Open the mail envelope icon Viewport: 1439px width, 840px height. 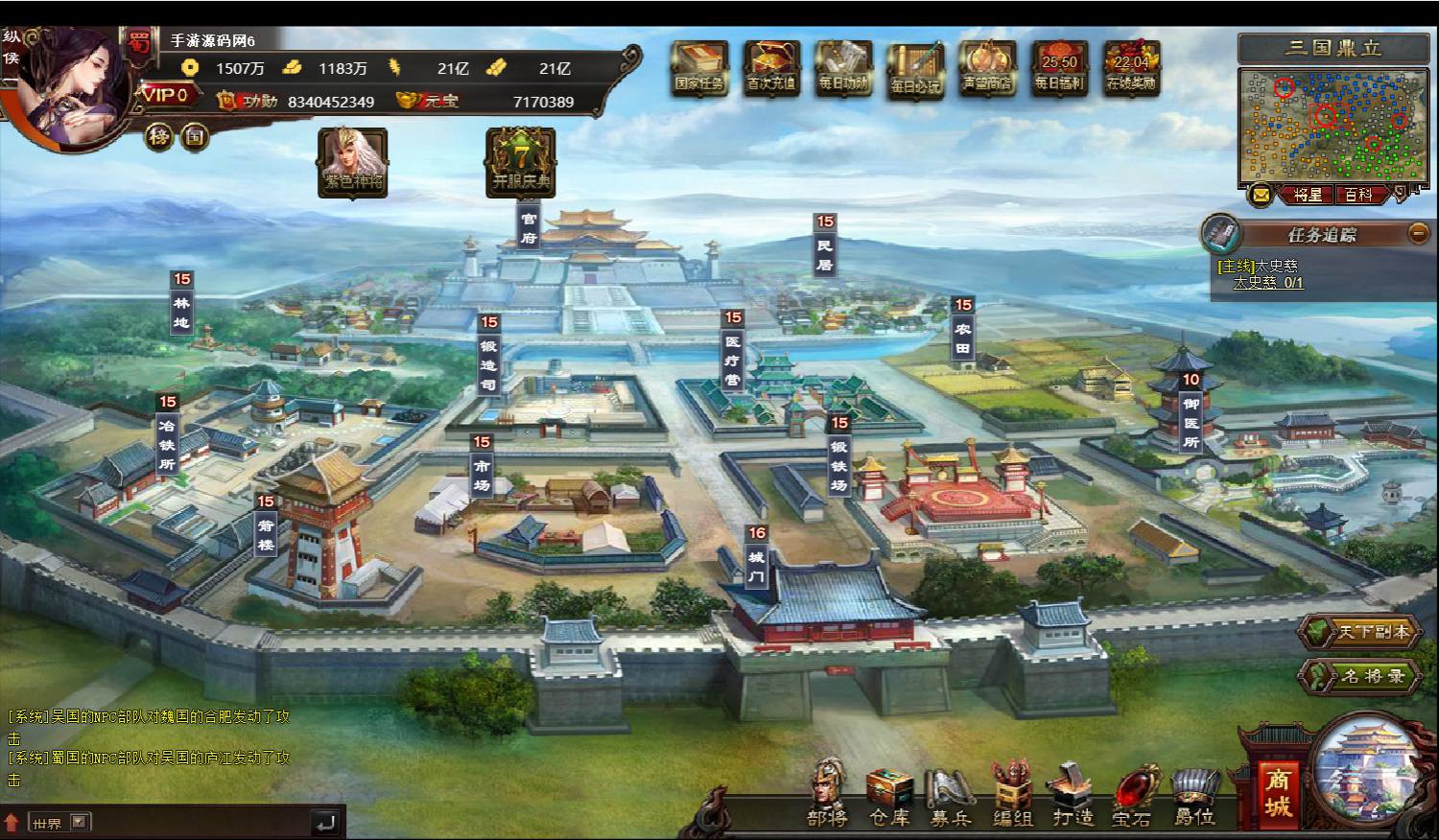click(x=1261, y=195)
